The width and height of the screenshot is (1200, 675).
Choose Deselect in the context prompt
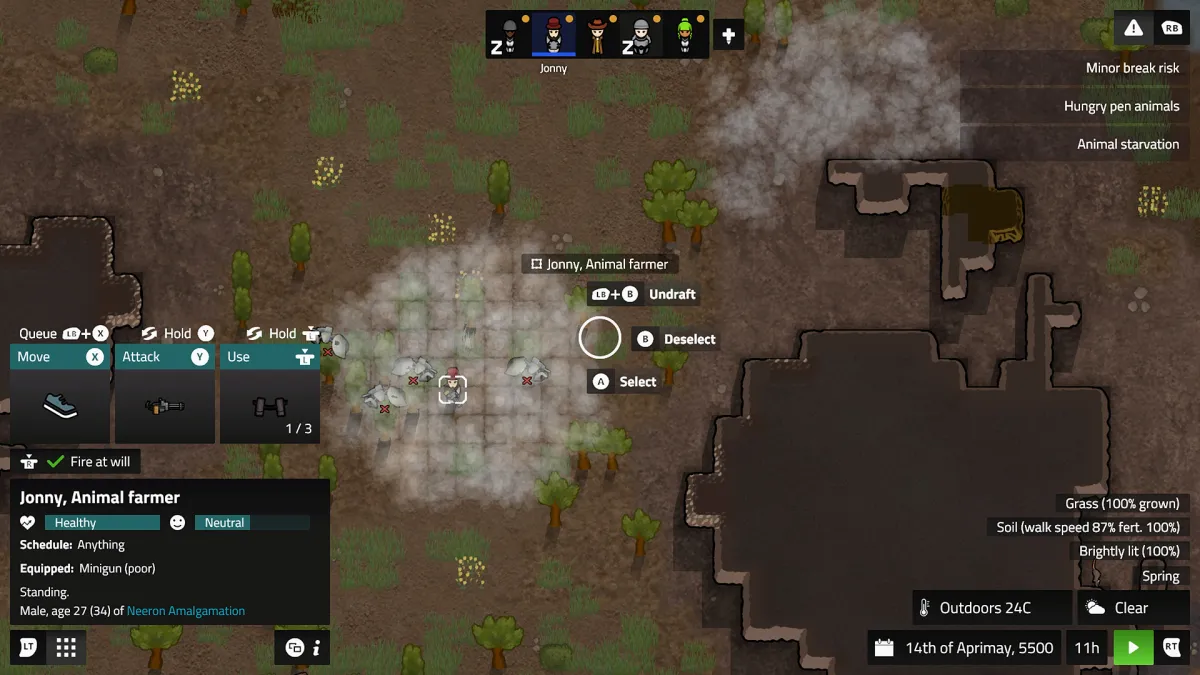689,339
